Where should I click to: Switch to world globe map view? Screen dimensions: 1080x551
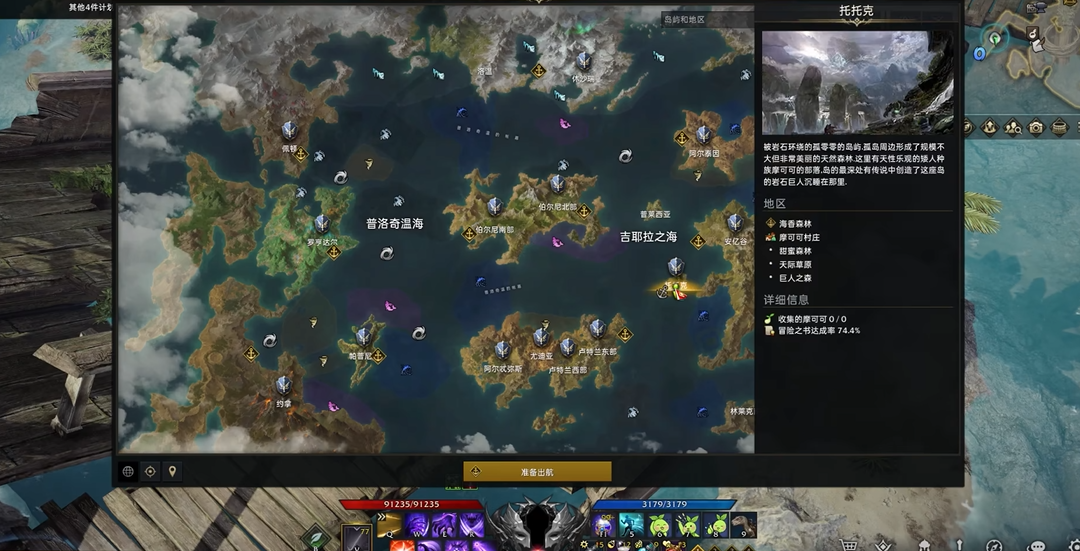(x=128, y=471)
